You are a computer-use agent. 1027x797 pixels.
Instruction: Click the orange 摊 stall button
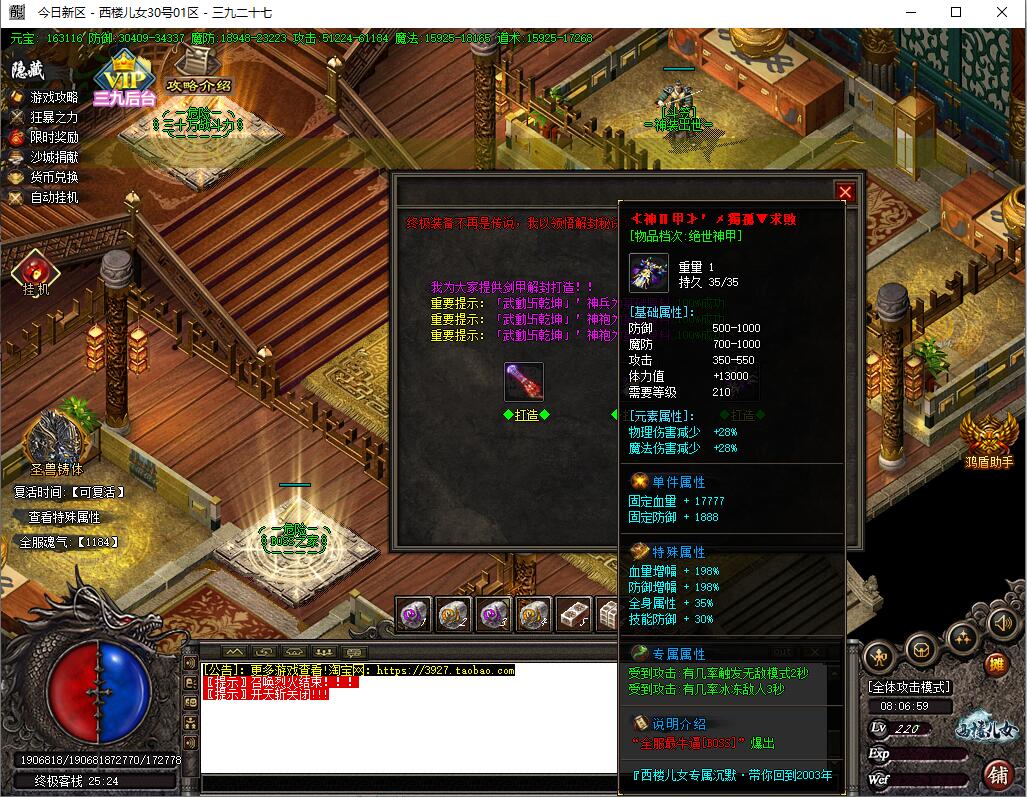click(x=995, y=665)
